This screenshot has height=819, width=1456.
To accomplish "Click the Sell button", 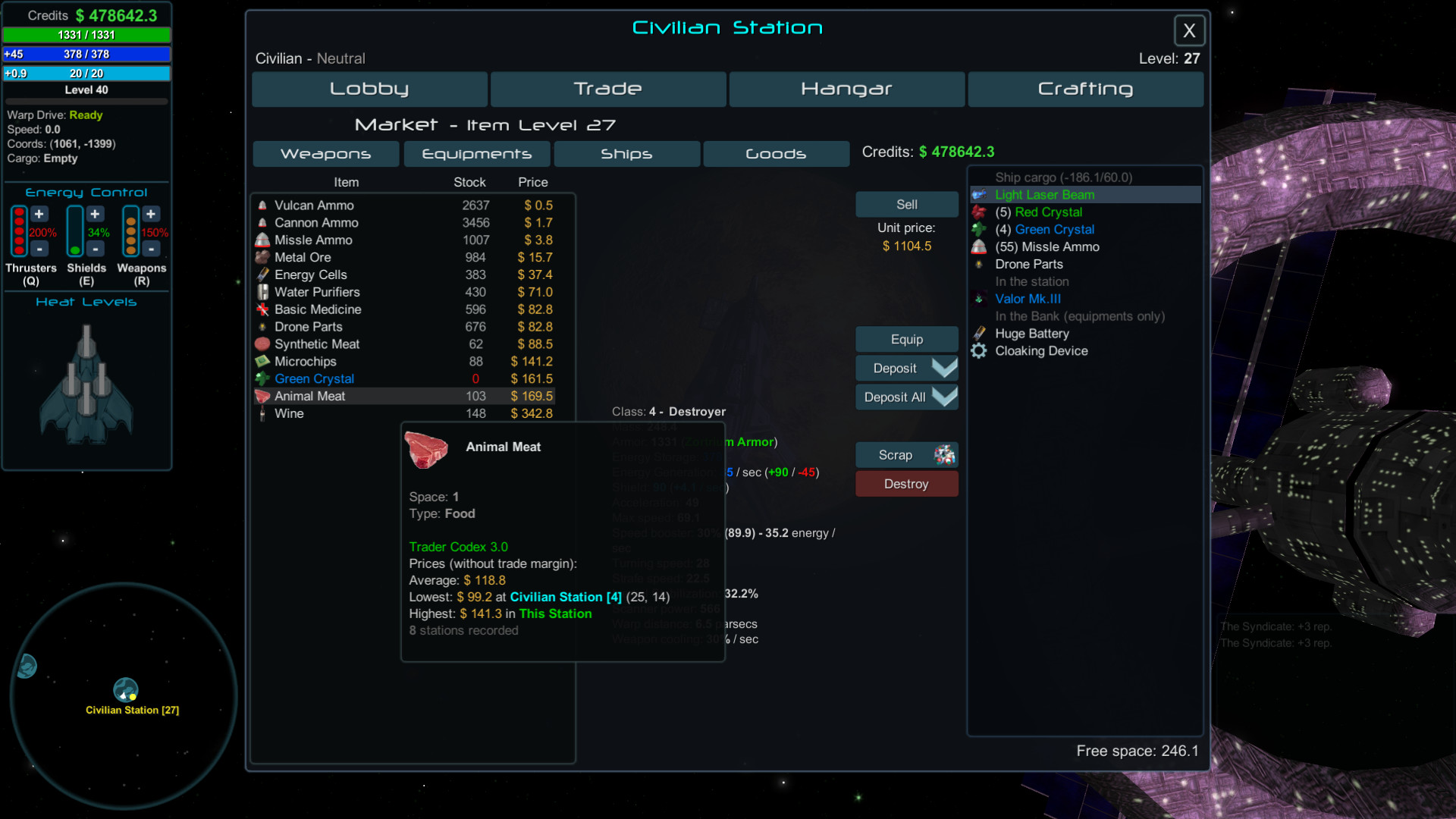I will click(x=906, y=204).
